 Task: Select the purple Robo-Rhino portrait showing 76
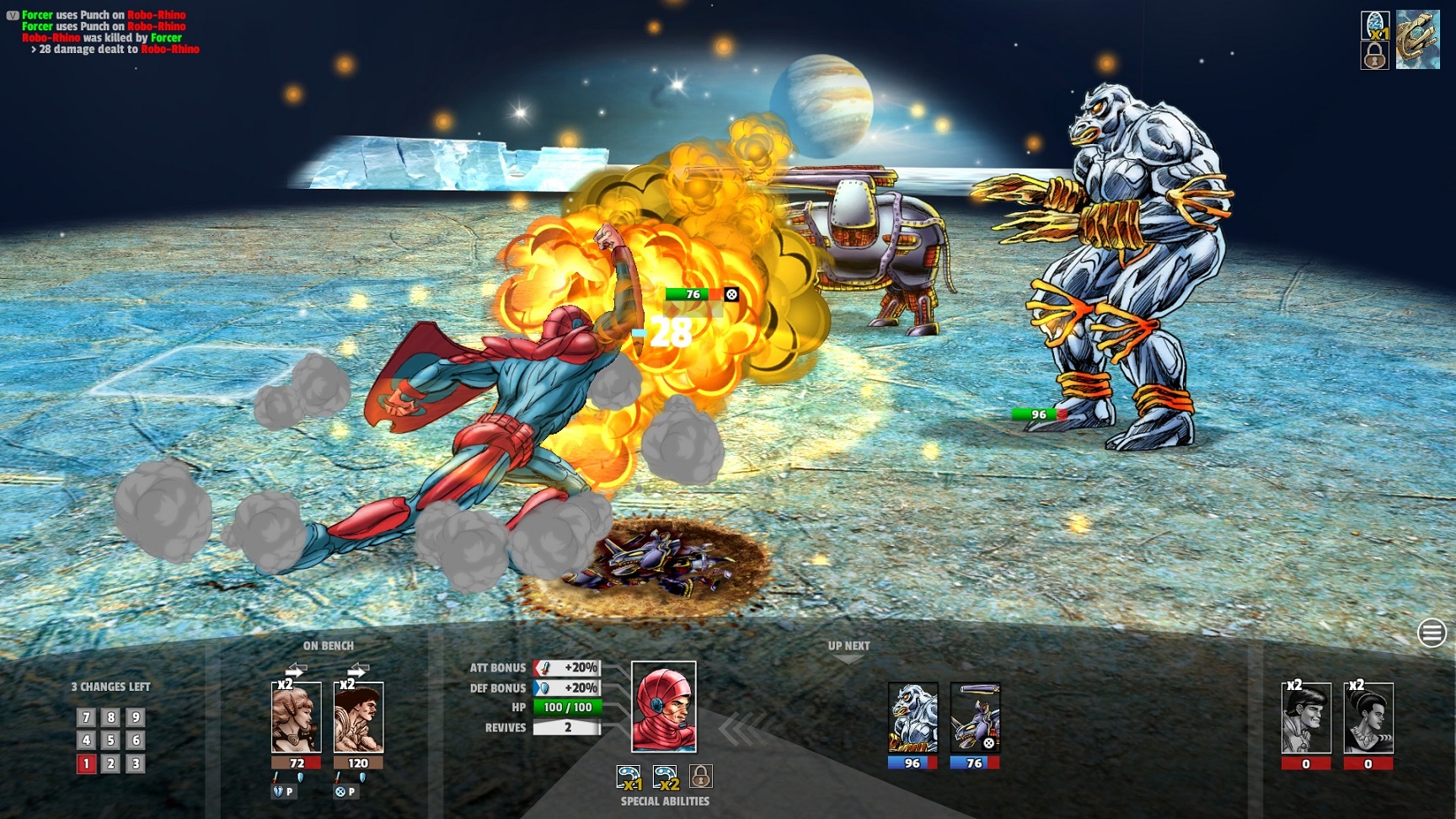[x=975, y=717]
